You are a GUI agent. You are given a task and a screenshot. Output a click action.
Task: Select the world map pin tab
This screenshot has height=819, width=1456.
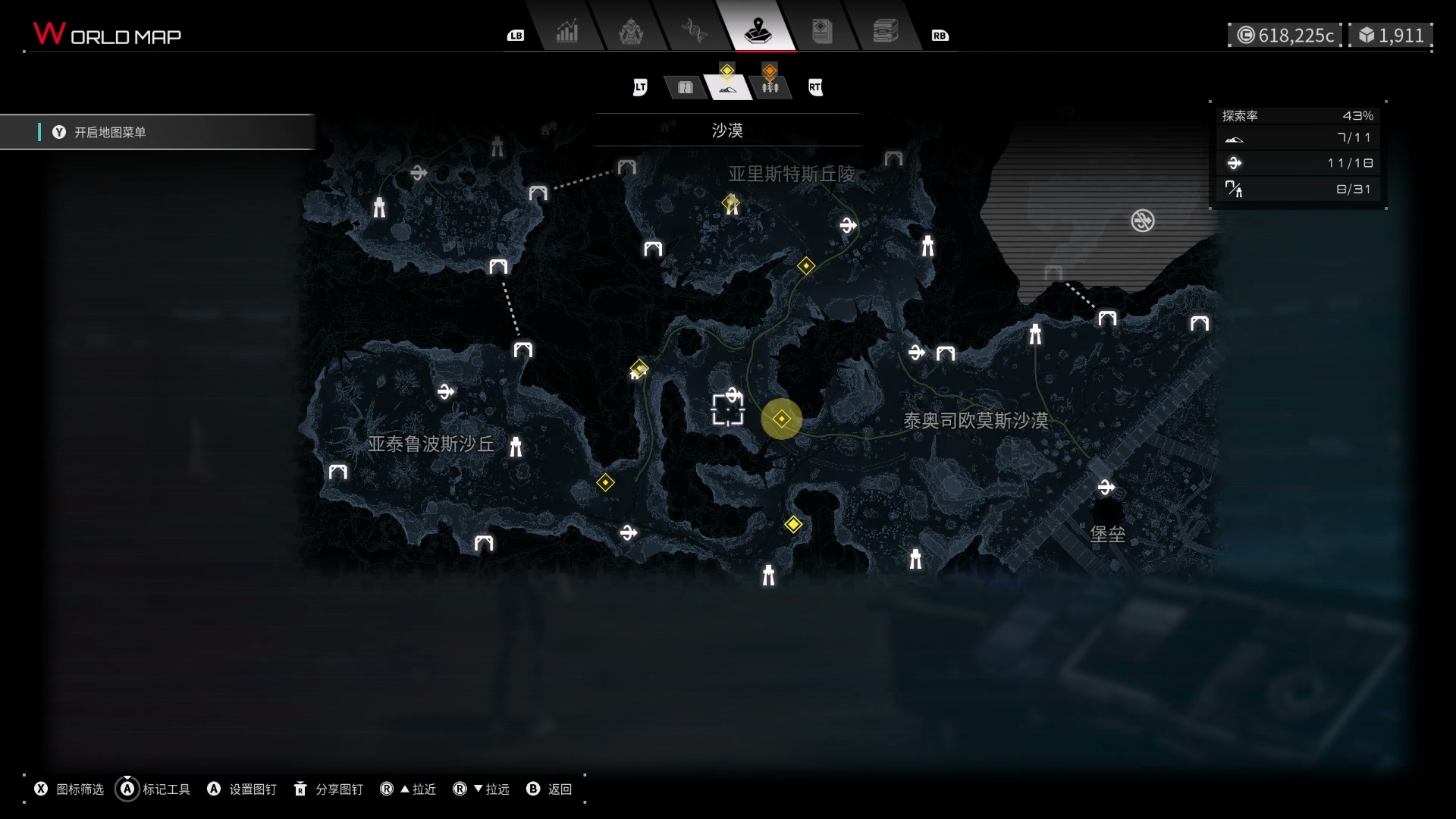[758, 32]
